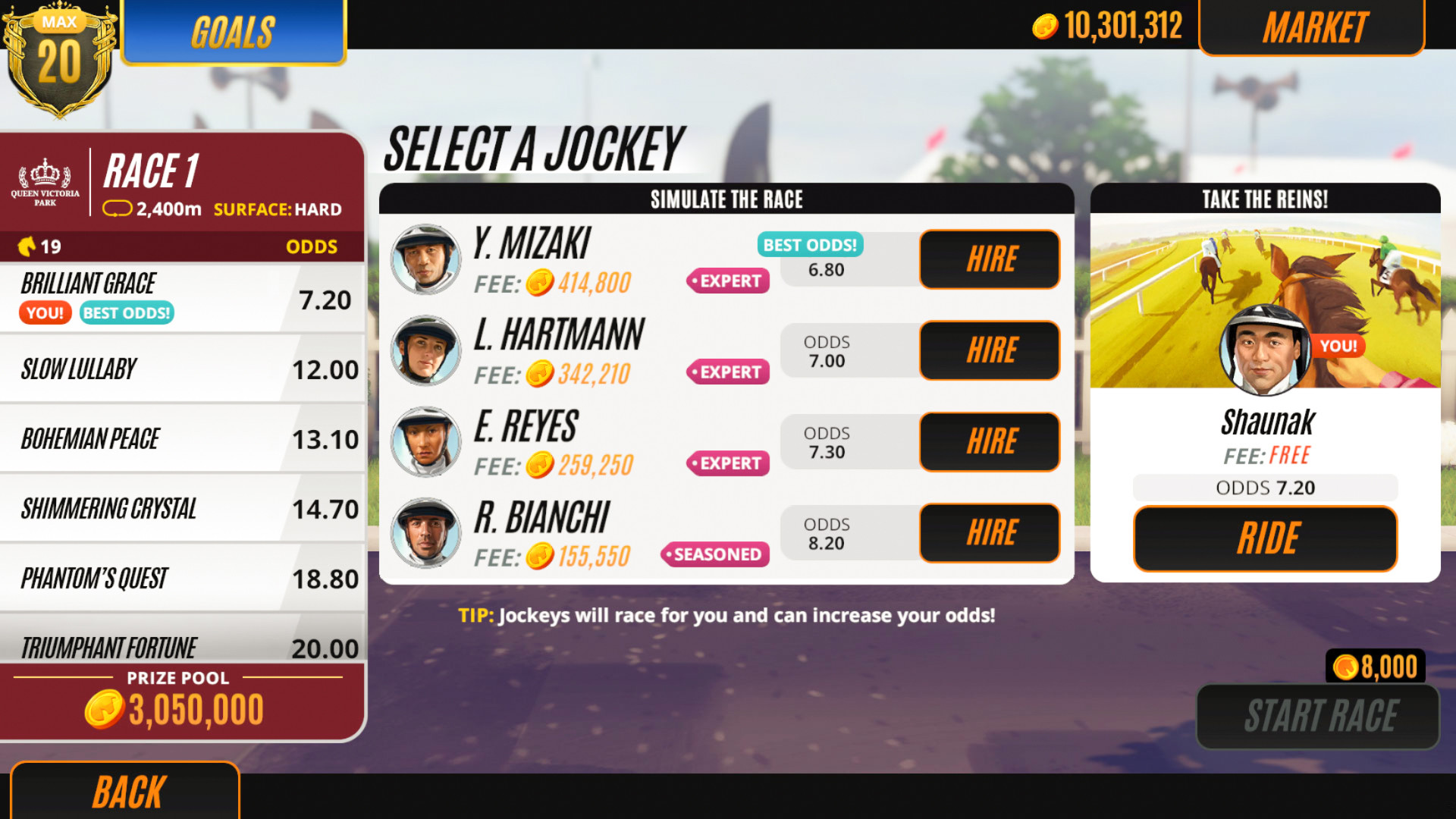The image size is (1456, 819).
Task: Select Y. Mizaki's jockey portrait
Action: click(x=425, y=258)
